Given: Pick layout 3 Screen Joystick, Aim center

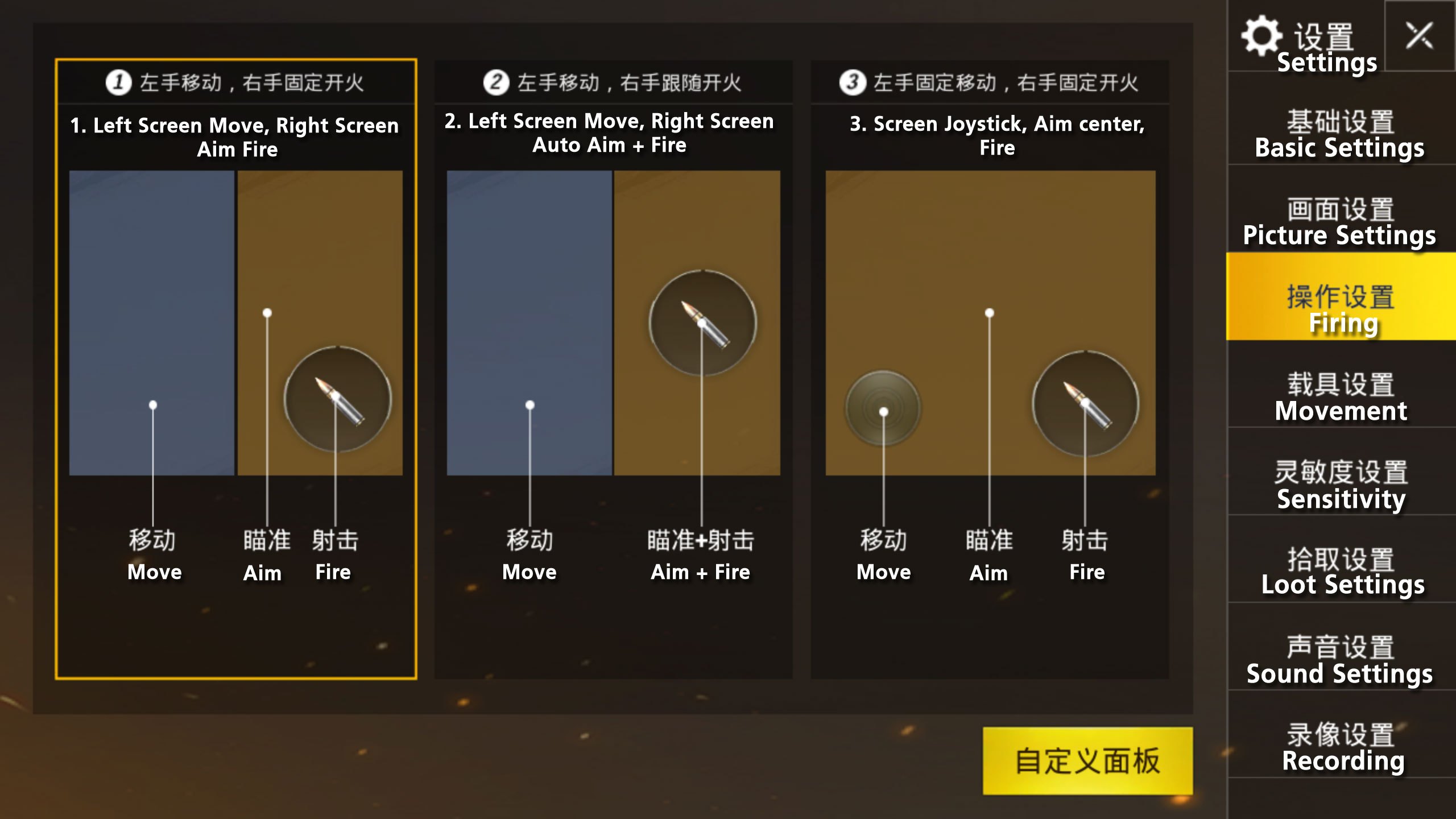Looking at the screenshot, I should [x=990, y=369].
